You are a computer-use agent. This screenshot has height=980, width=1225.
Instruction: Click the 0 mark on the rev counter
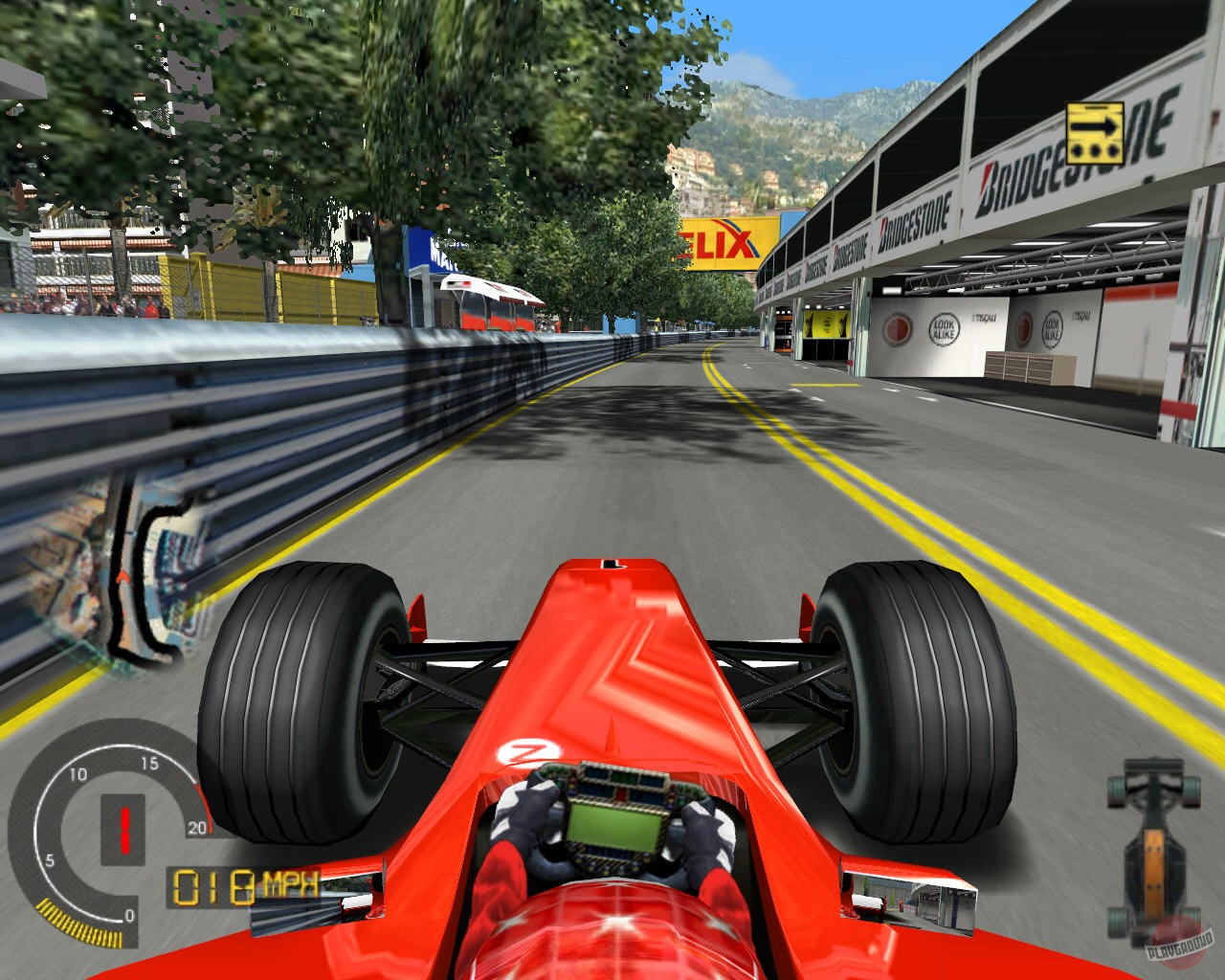[x=130, y=915]
